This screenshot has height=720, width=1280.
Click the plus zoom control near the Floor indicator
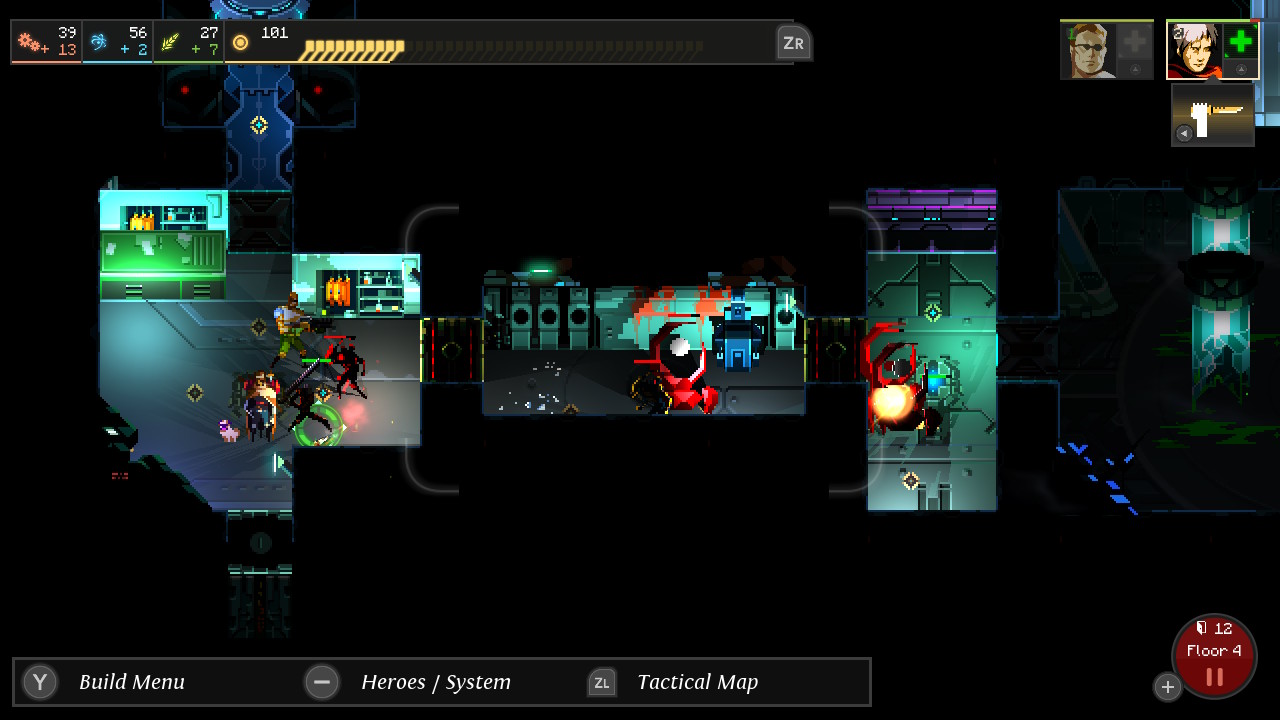click(x=1168, y=687)
